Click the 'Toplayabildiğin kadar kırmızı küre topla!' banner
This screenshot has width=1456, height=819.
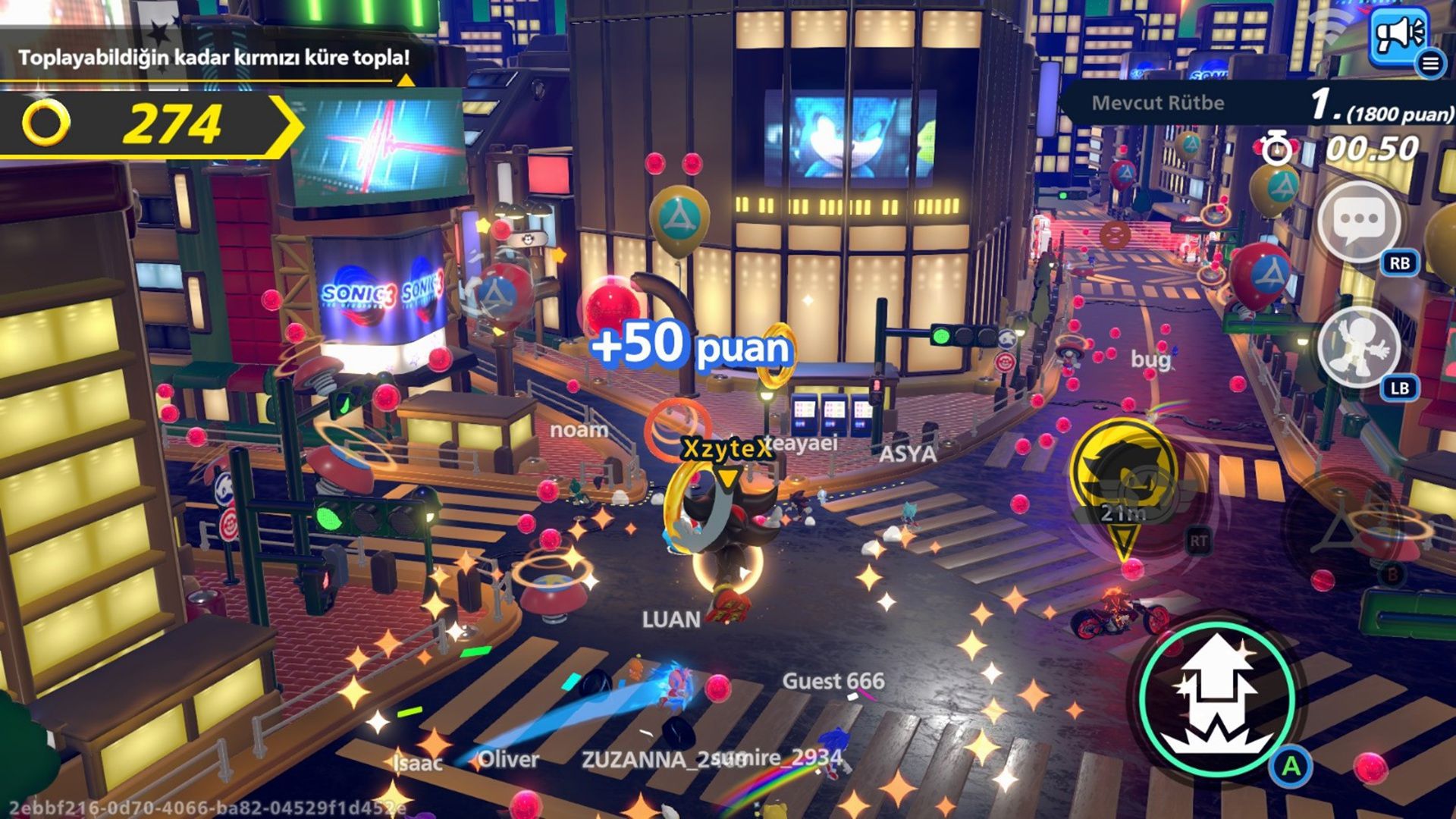click(x=215, y=55)
